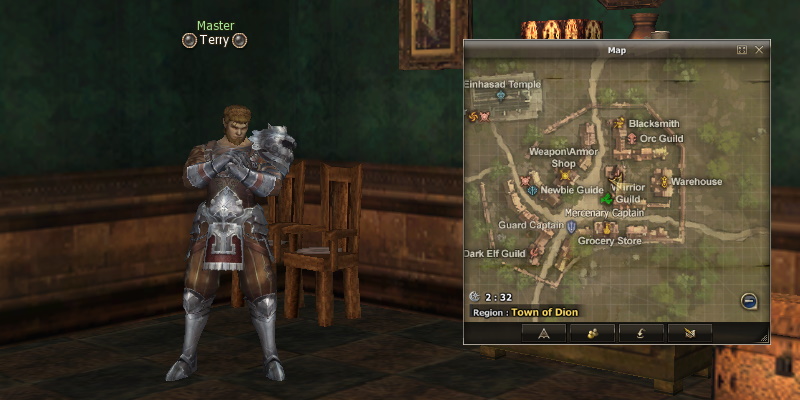
Task: Click the fourth map toolbar button with crossed flag
Action: 689,333
